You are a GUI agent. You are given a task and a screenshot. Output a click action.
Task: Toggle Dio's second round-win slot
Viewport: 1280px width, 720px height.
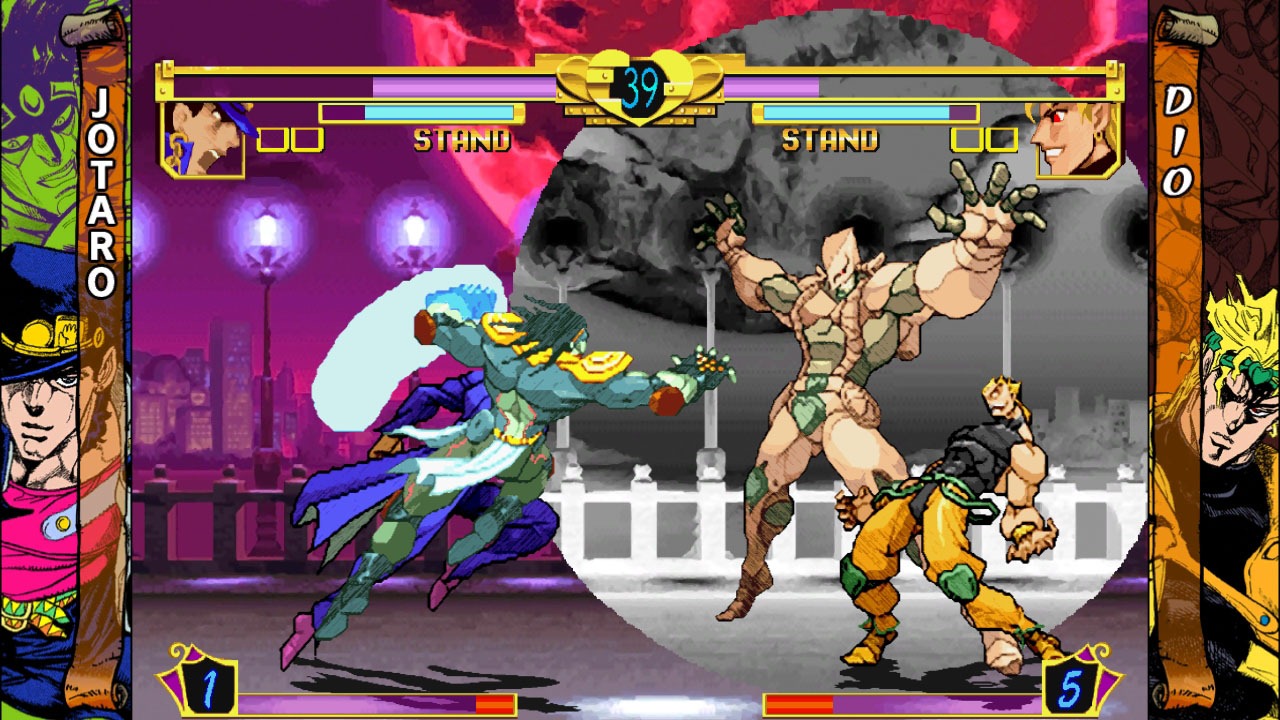(x=1004, y=140)
